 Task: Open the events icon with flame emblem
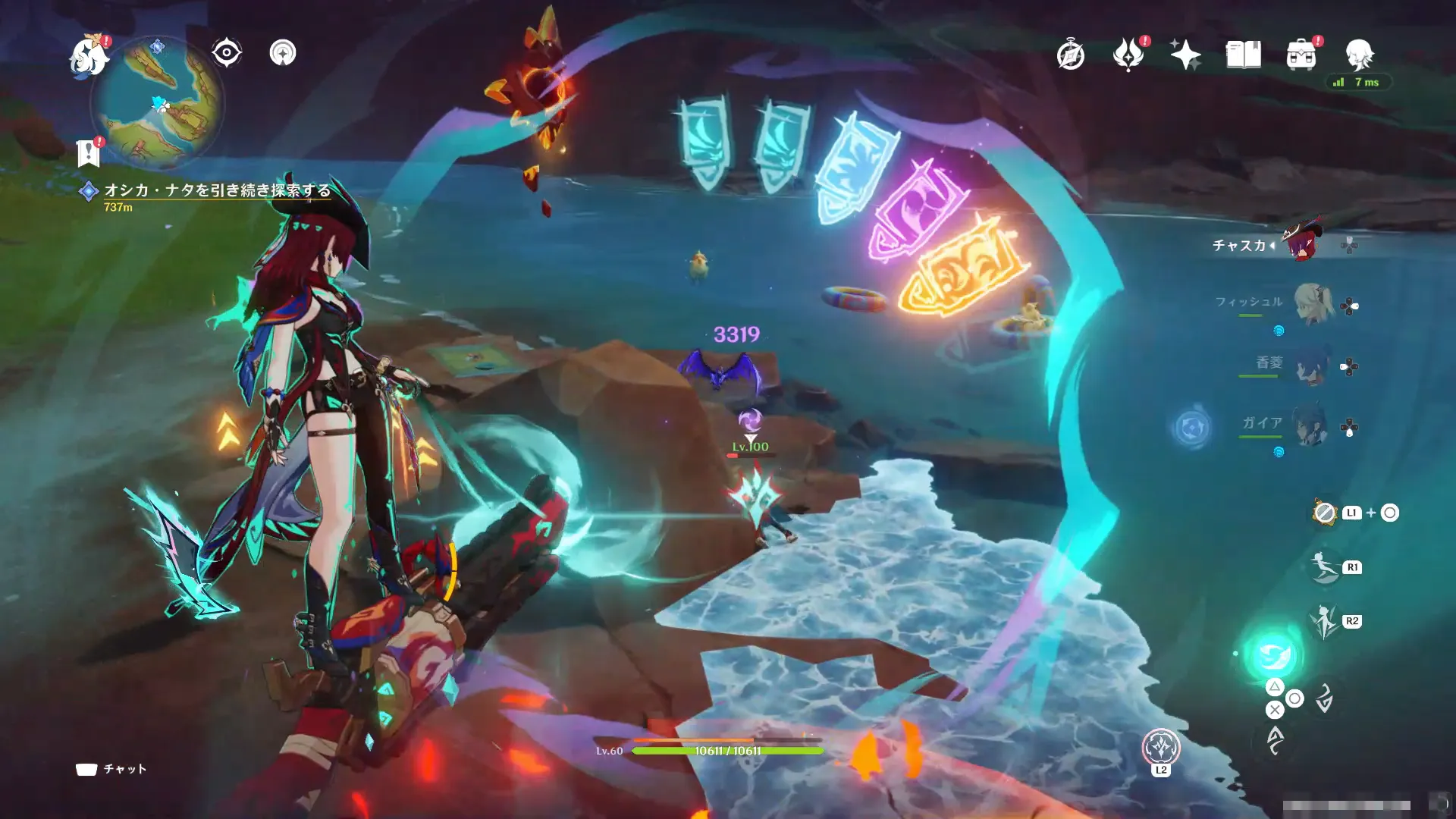(x=1128, y=55)
